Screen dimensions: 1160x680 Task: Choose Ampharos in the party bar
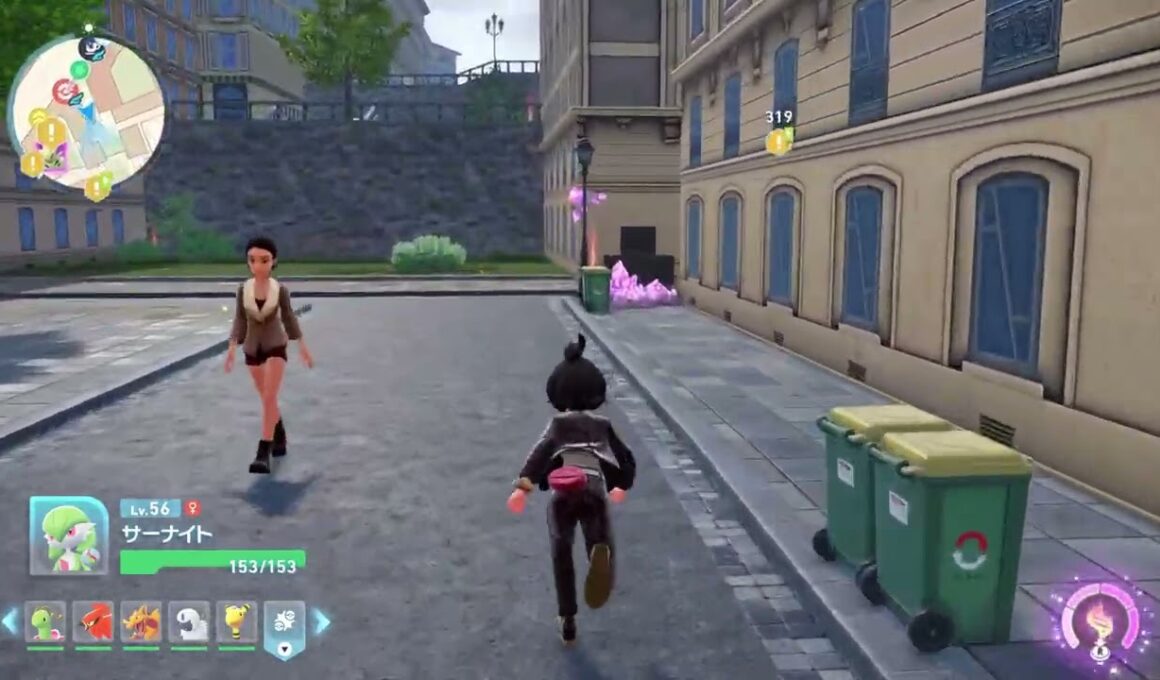[x=237, y=622]
